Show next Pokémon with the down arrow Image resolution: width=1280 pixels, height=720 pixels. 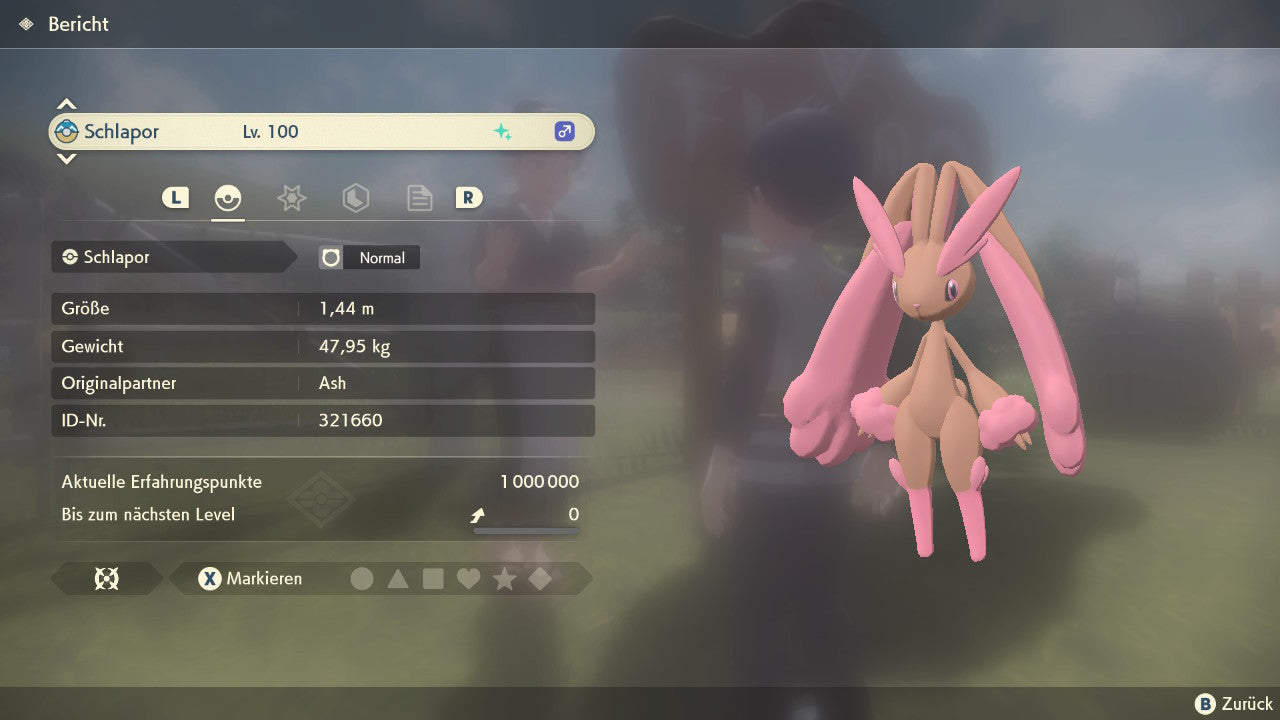66,158
